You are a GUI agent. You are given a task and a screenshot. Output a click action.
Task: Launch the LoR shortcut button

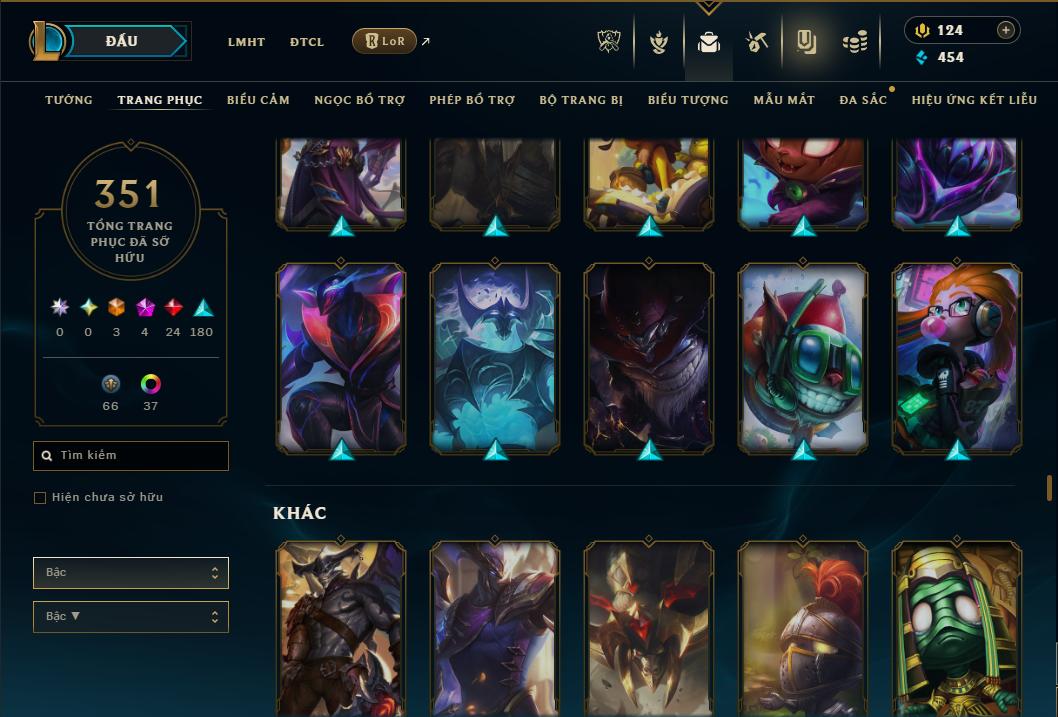385,41
